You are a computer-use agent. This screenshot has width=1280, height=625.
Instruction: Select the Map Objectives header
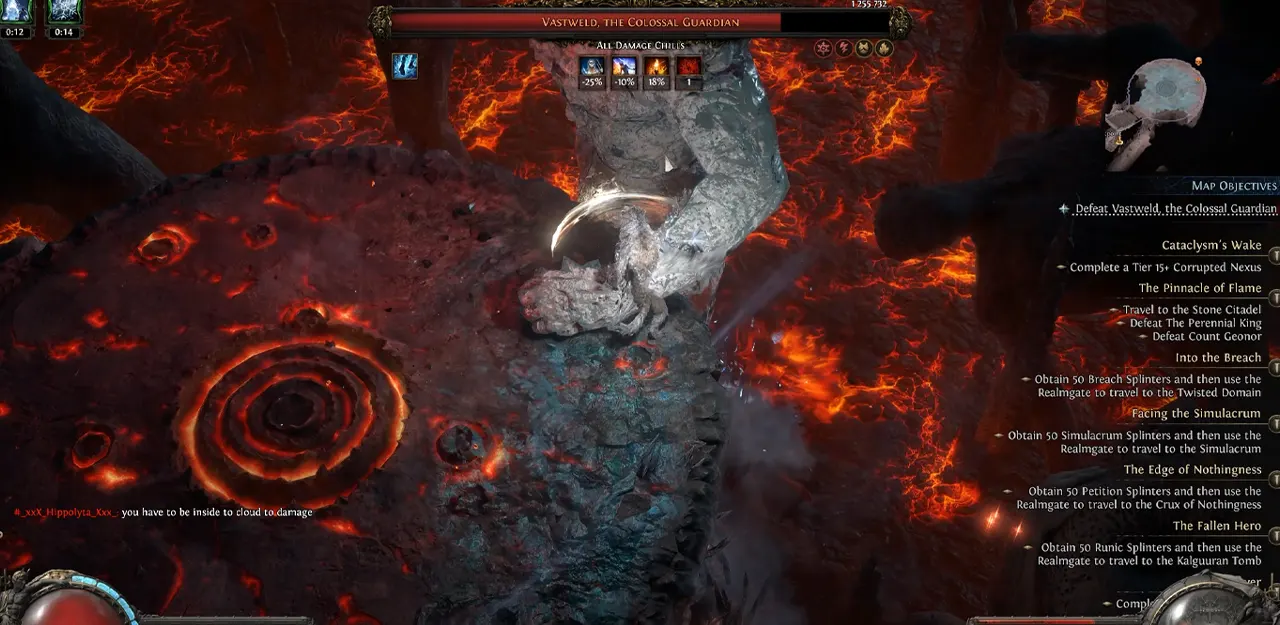(x=1233, y=186)
